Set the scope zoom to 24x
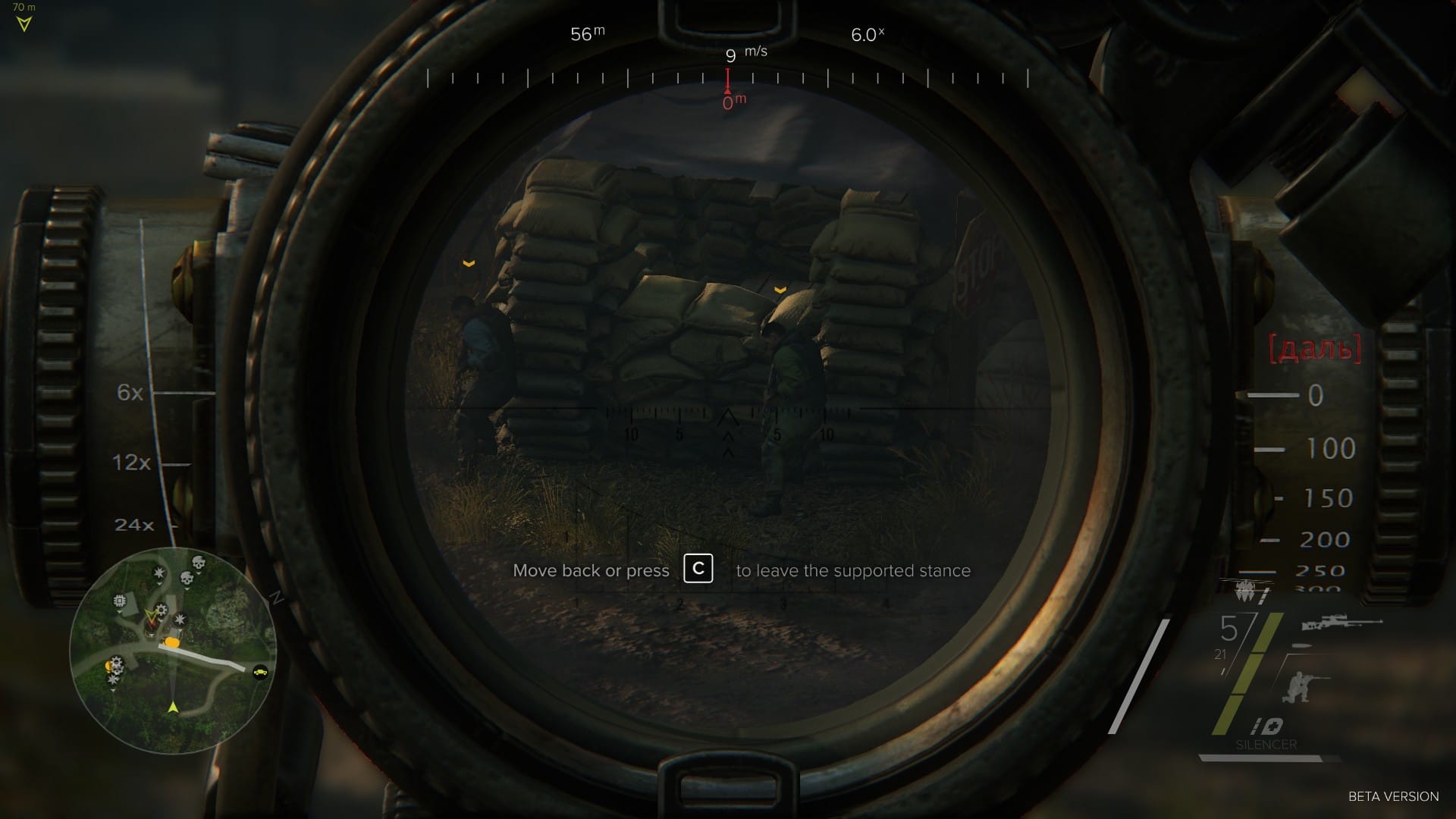 (x=134, y=525)
